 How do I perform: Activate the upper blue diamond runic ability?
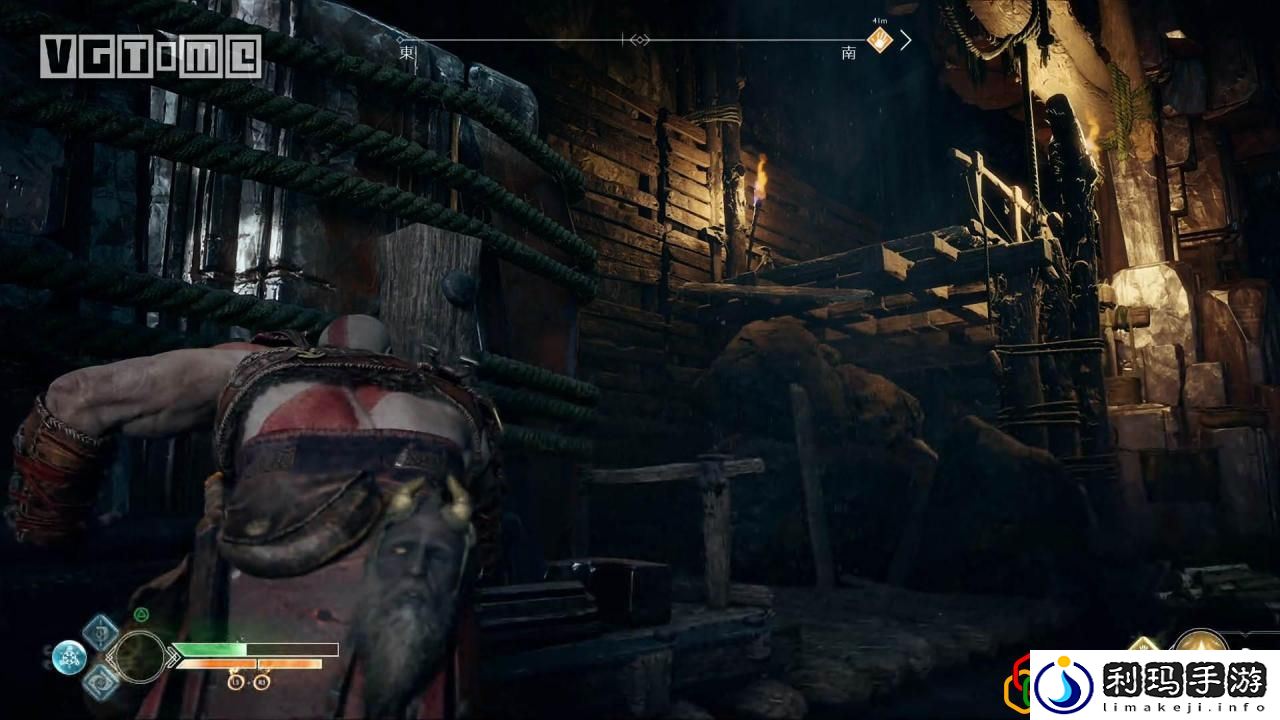(100, 632)
